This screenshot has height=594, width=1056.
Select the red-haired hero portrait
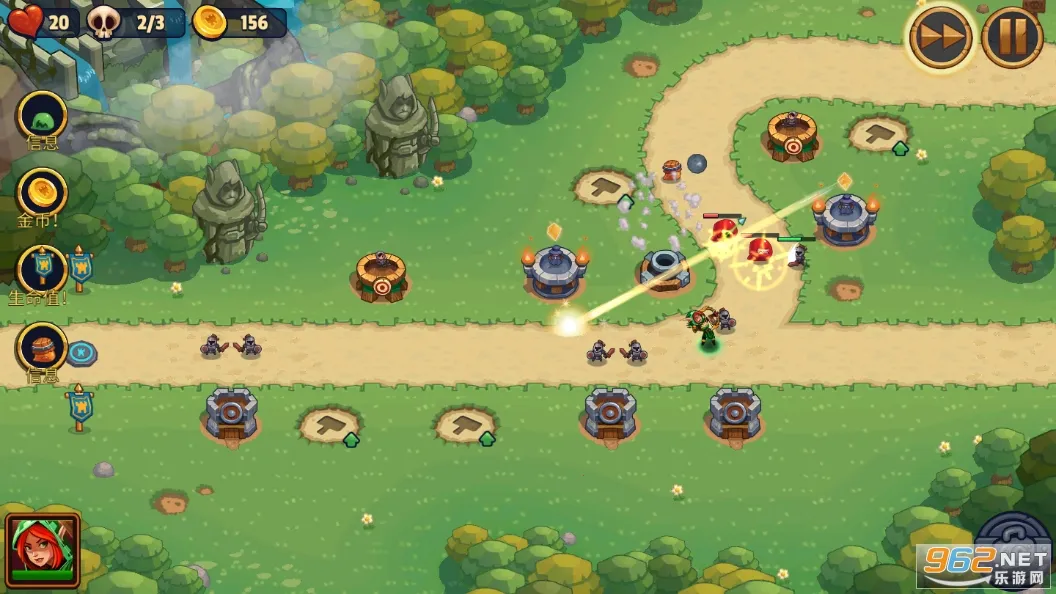42,549
